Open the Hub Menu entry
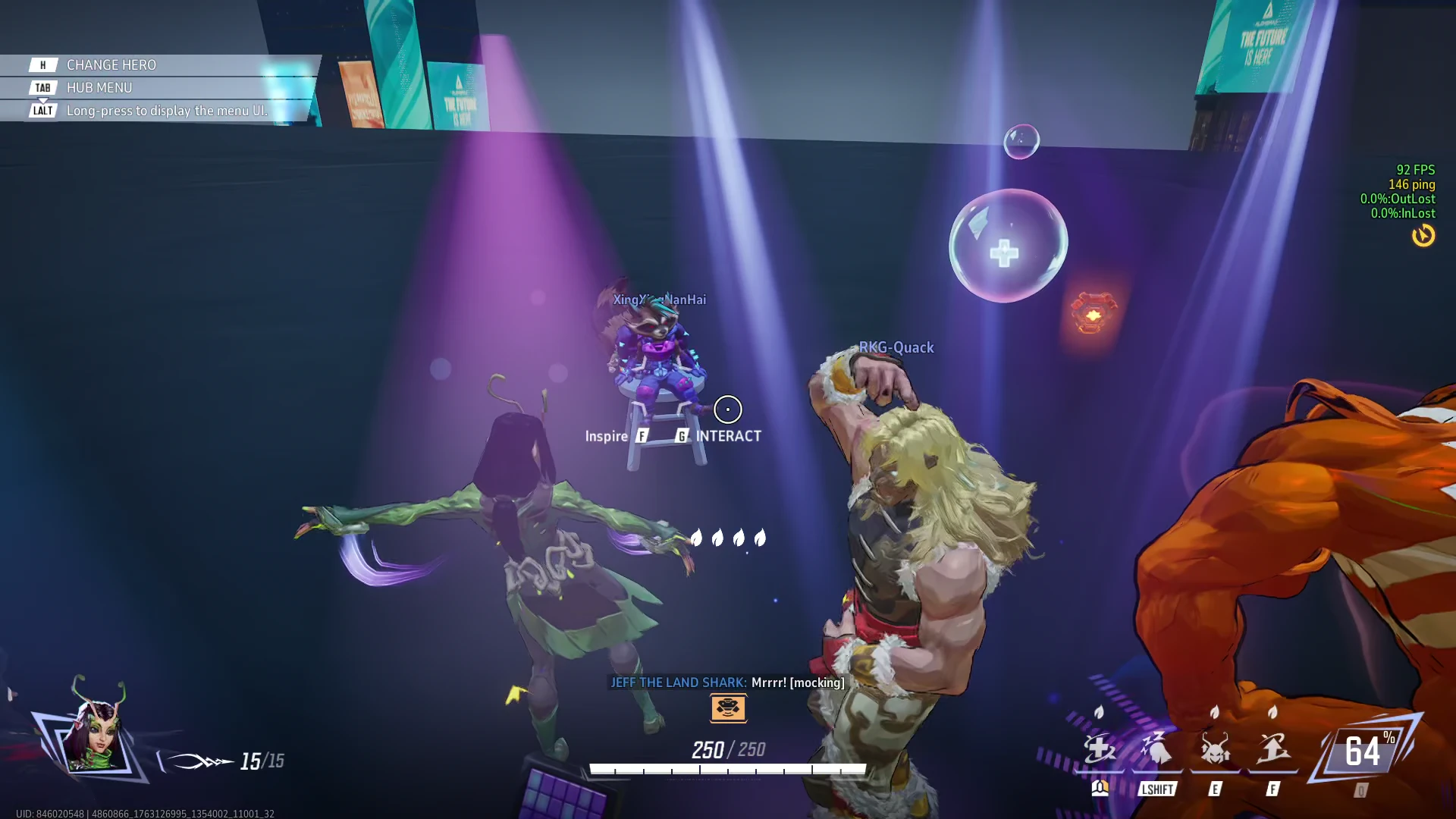Image resolution: width=1456 pixels, height=819 pixels. (x=99, y=88)
